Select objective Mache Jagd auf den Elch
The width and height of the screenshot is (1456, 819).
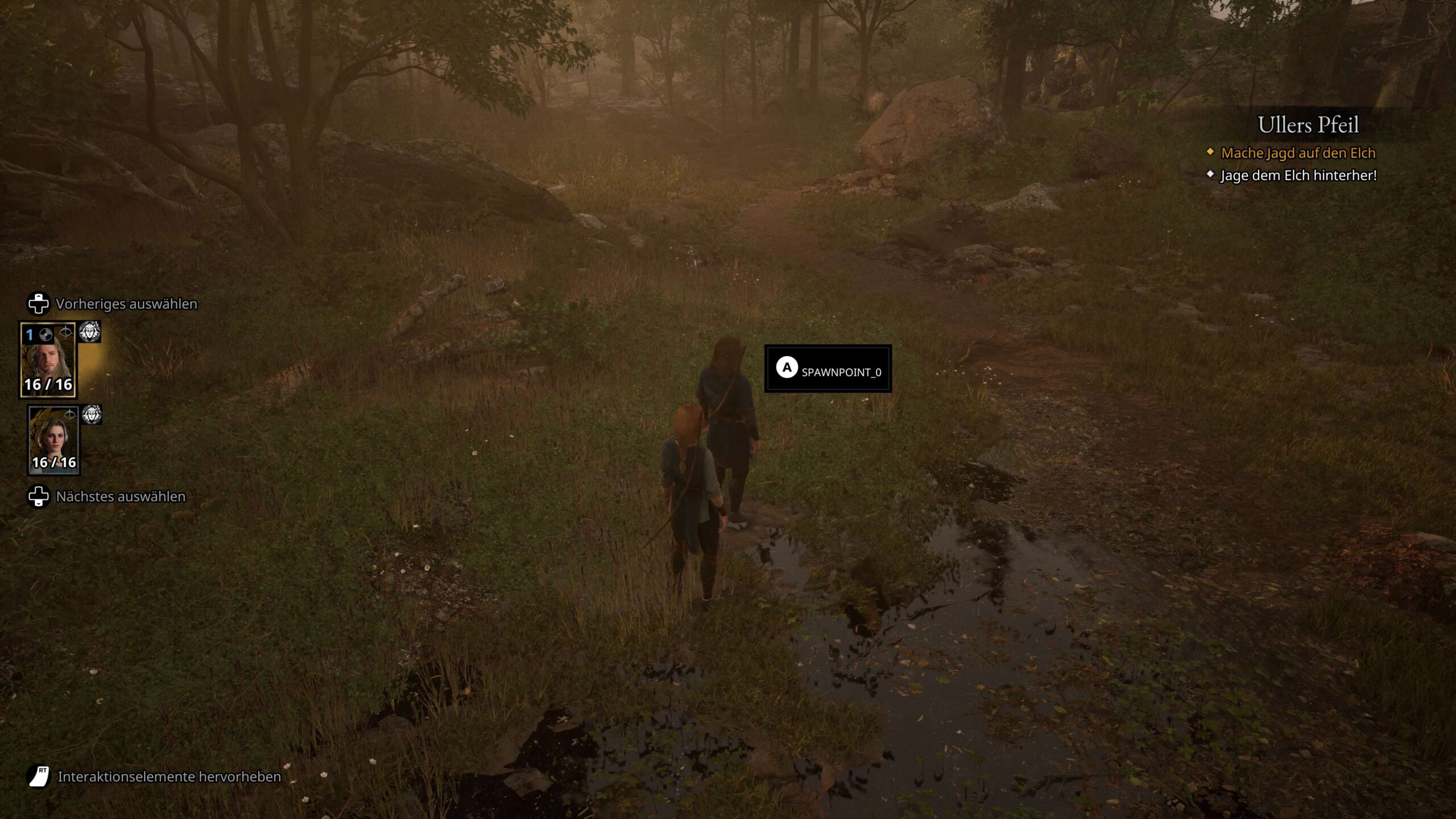[x=1297, y=153]
